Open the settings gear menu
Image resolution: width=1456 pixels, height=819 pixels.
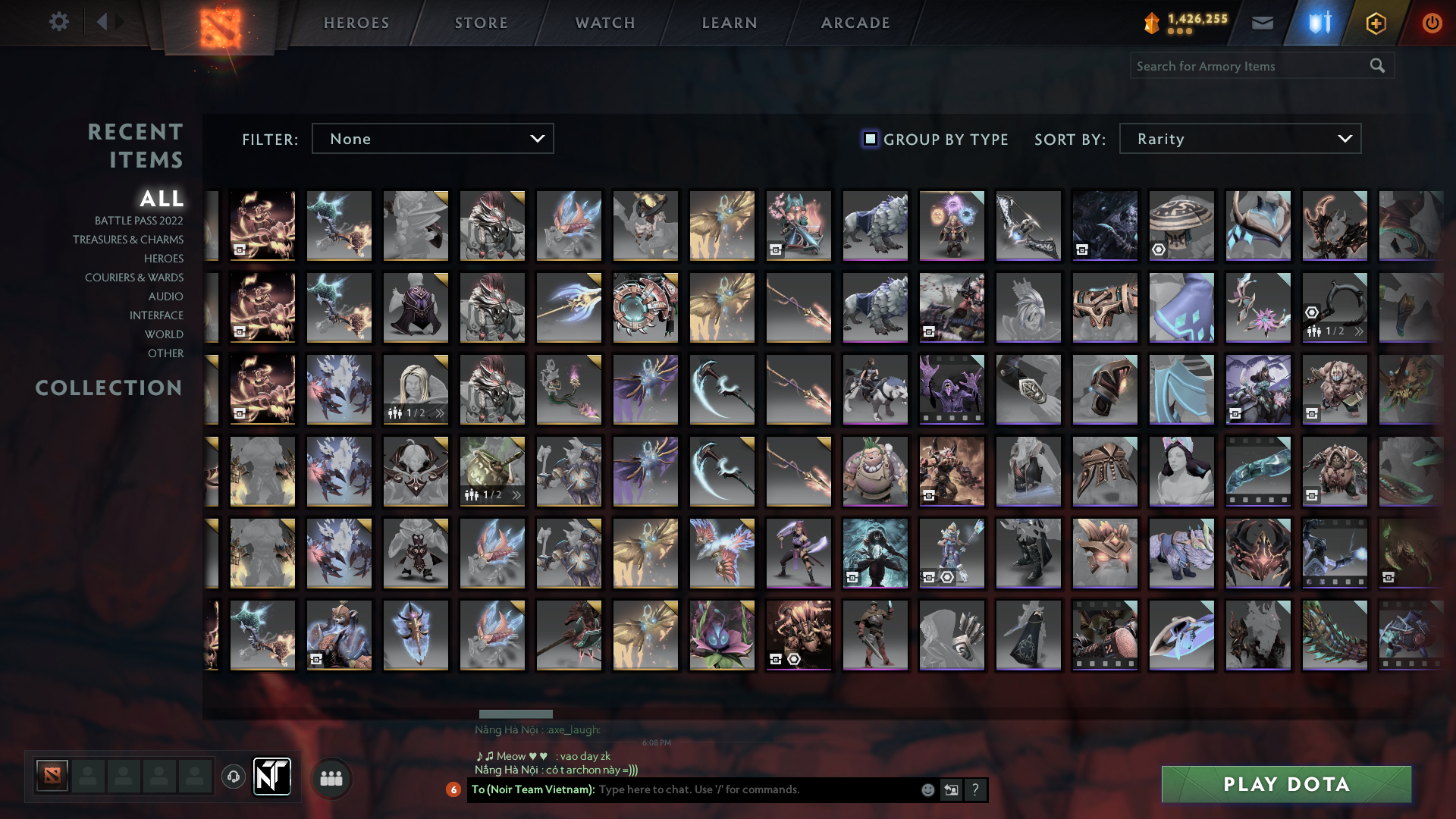tap(59, 22)
